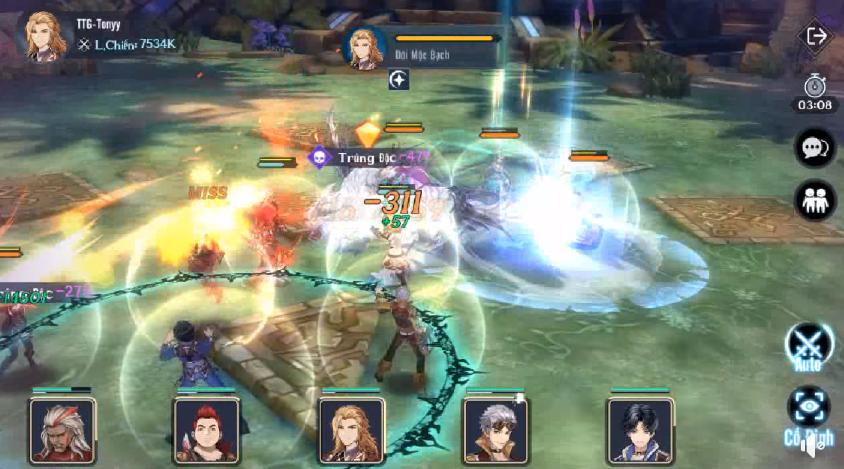Choose the black-haired hero portrait

coord(640,430)
